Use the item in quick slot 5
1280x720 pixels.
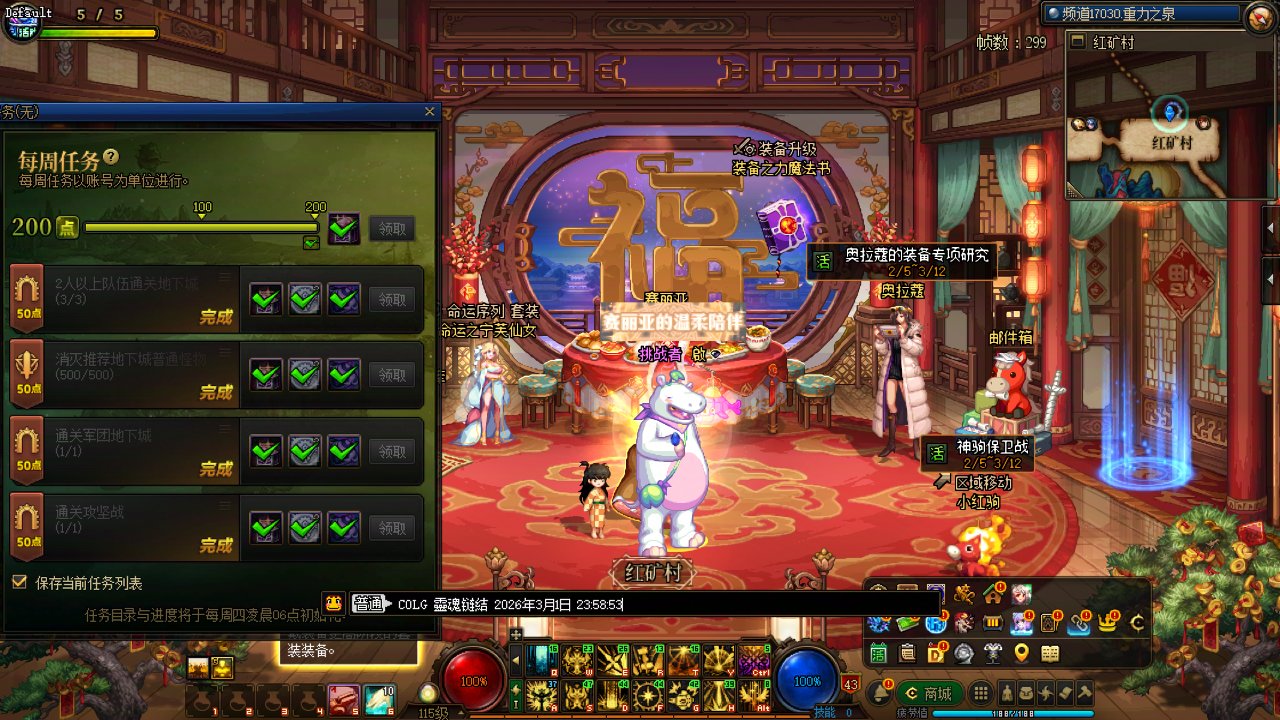(343, 698)
